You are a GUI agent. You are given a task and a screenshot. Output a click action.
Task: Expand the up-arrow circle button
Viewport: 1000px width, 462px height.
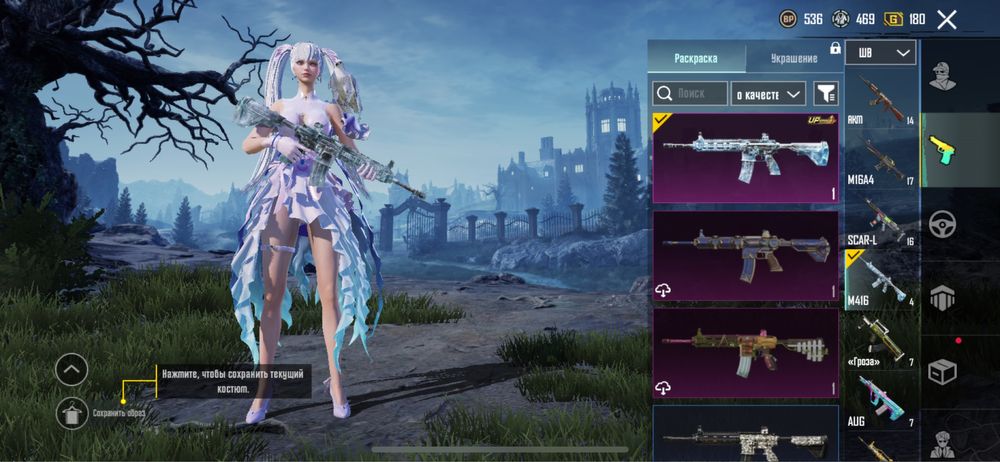[71, 371]
